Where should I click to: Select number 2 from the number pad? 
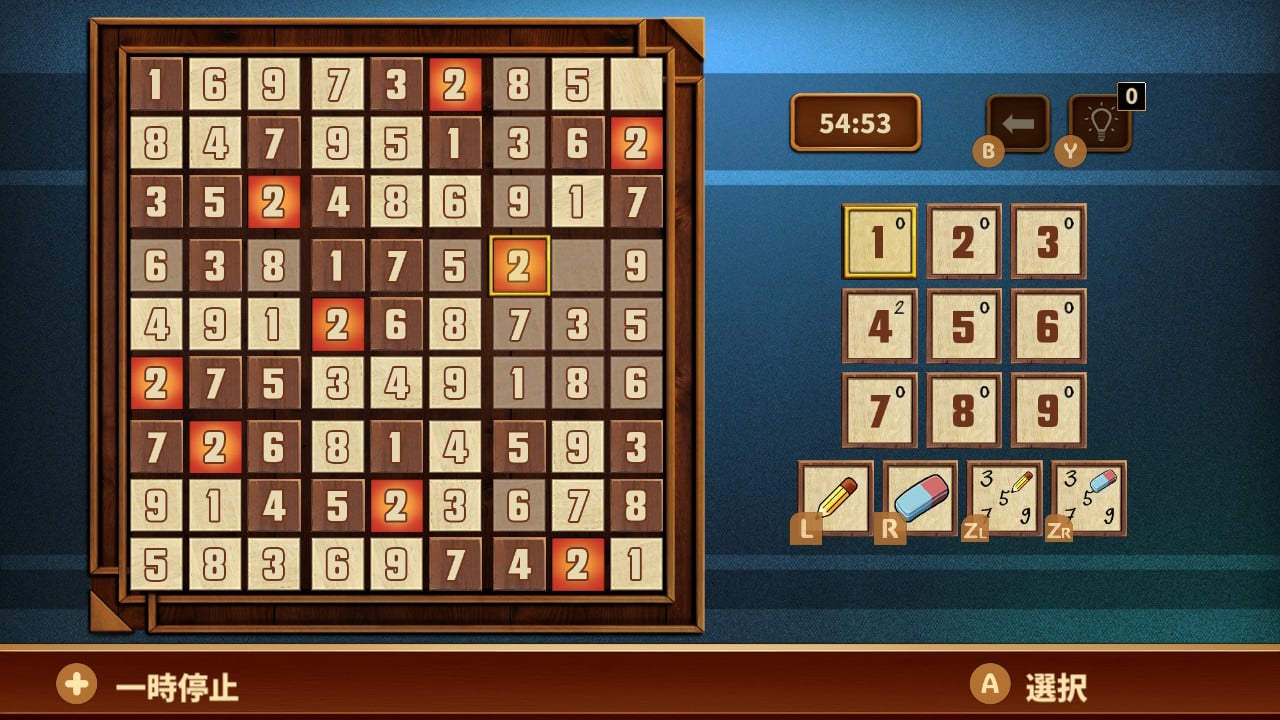click(962, 240)
